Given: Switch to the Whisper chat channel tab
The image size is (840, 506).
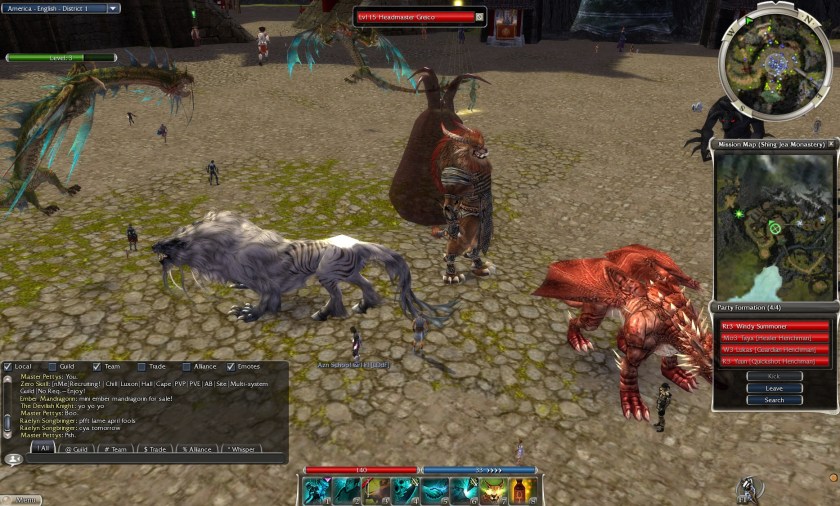Looking at the screenshot, I should pos(240,449).
